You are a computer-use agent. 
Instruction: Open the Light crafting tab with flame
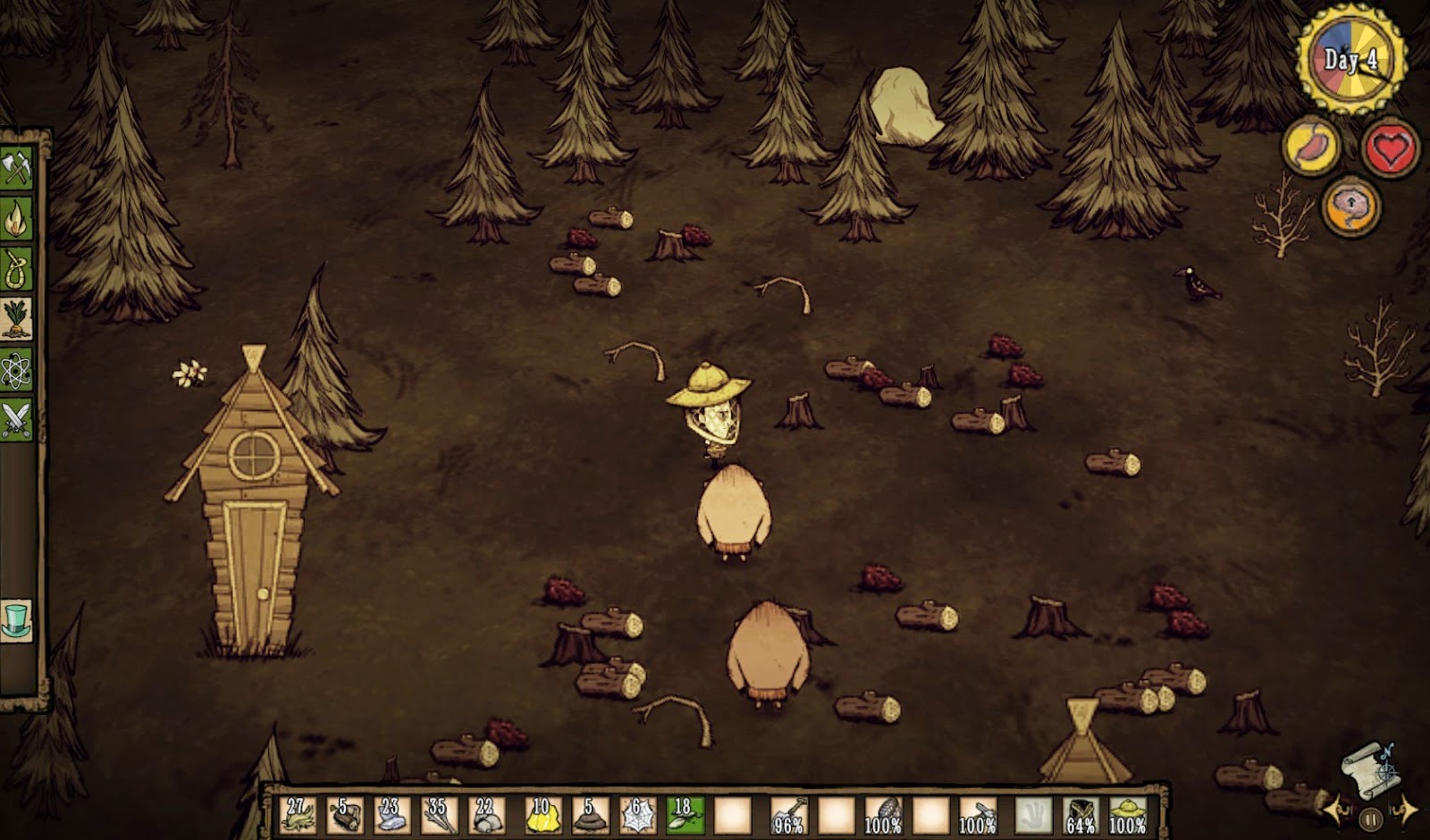(x=16, y=219)
